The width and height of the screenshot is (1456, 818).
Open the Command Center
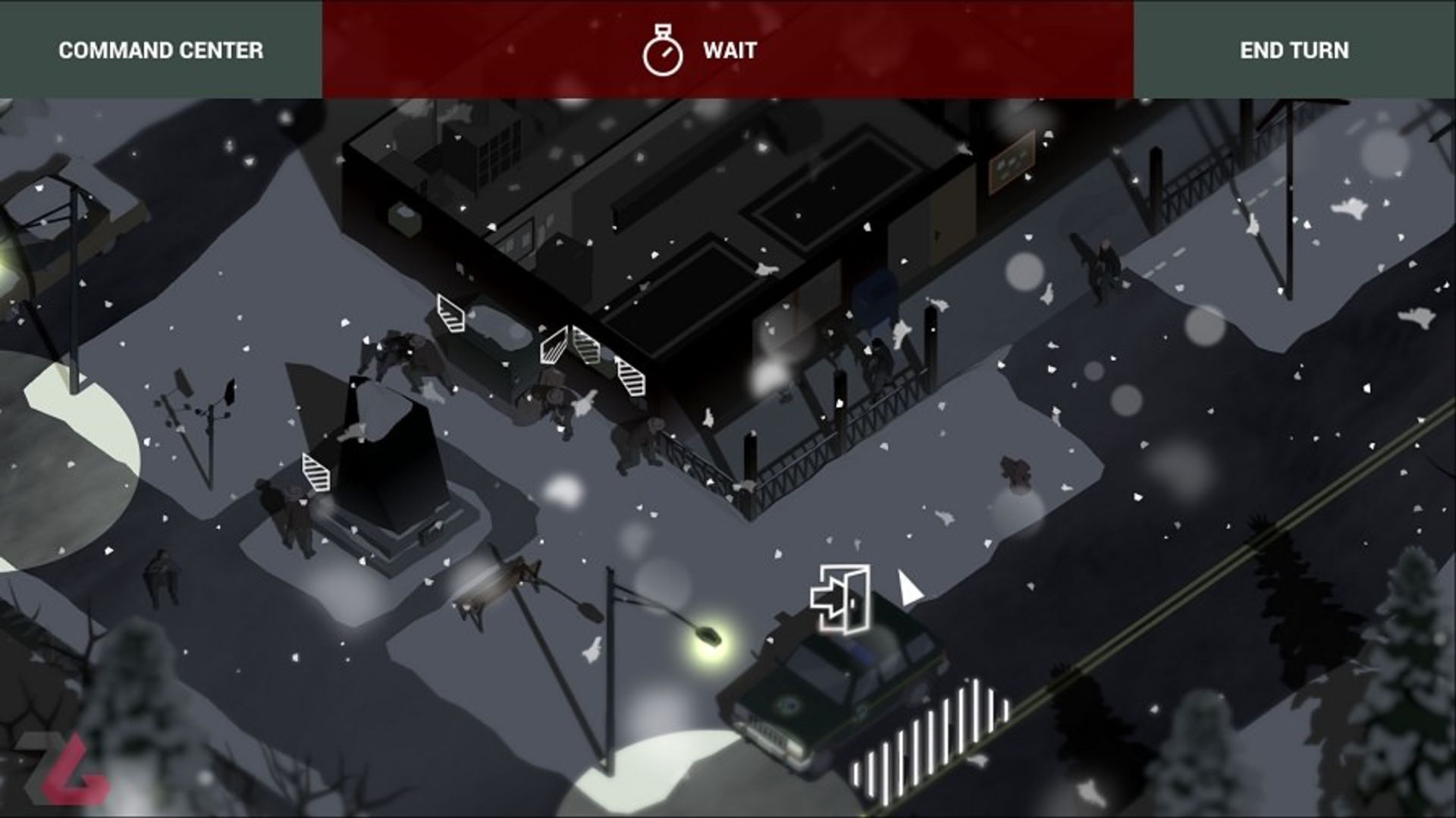coord(161,50)
